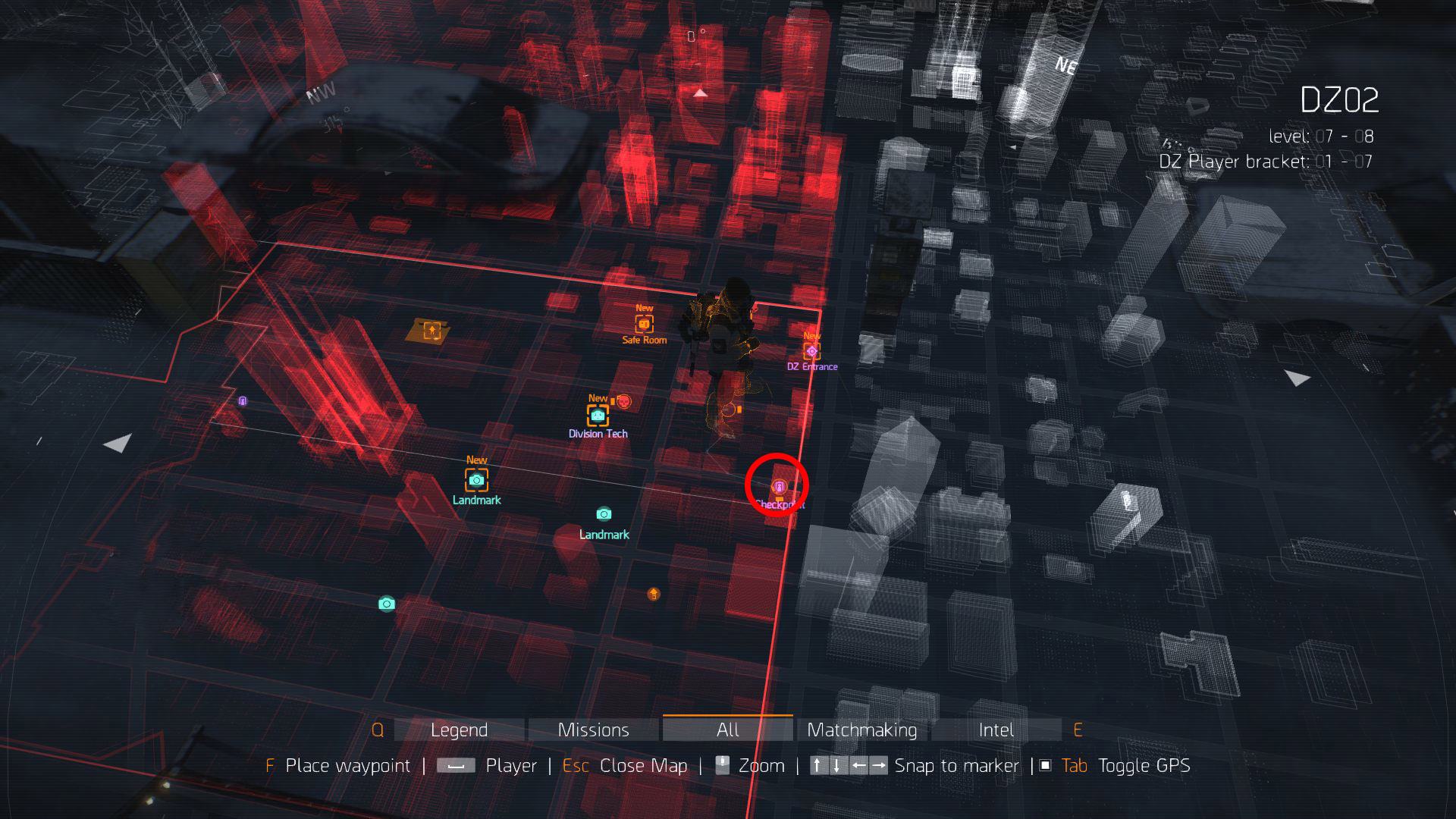Pick the circled Checkpoint marker
Viewport: 1456px width, 819px height.
point(779,486)
